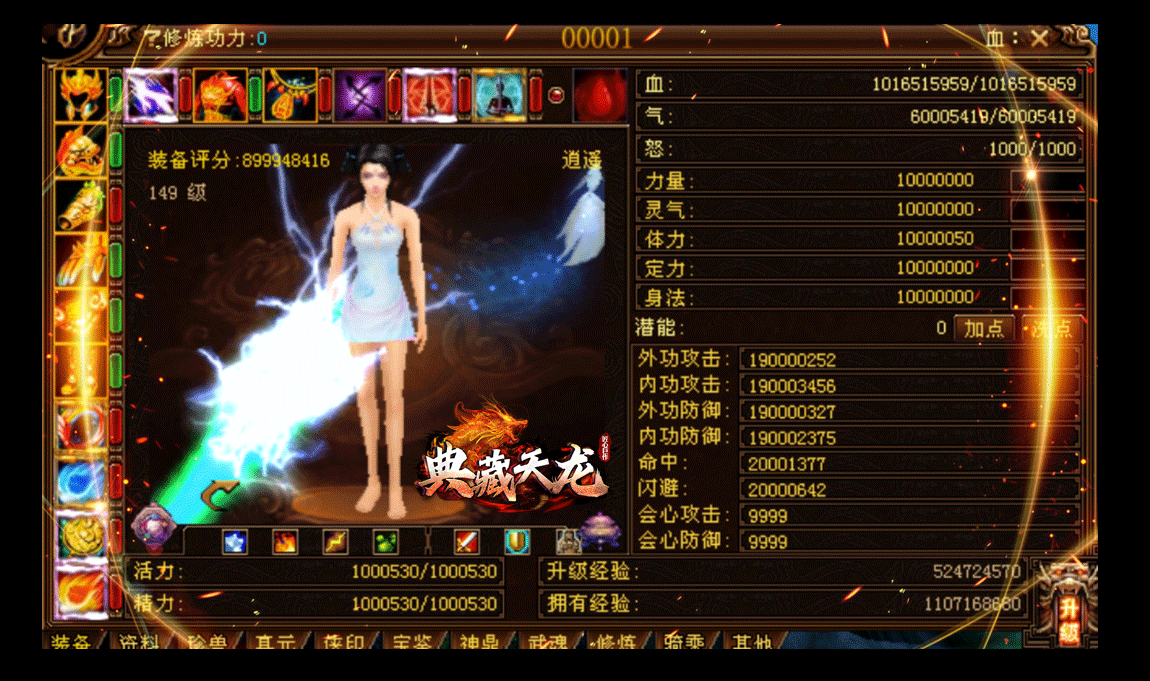Image resolution: width=1150 pixels, height=681 pixels.
Task: Close the character panel with the X
Action: [x=1040, y=39]
